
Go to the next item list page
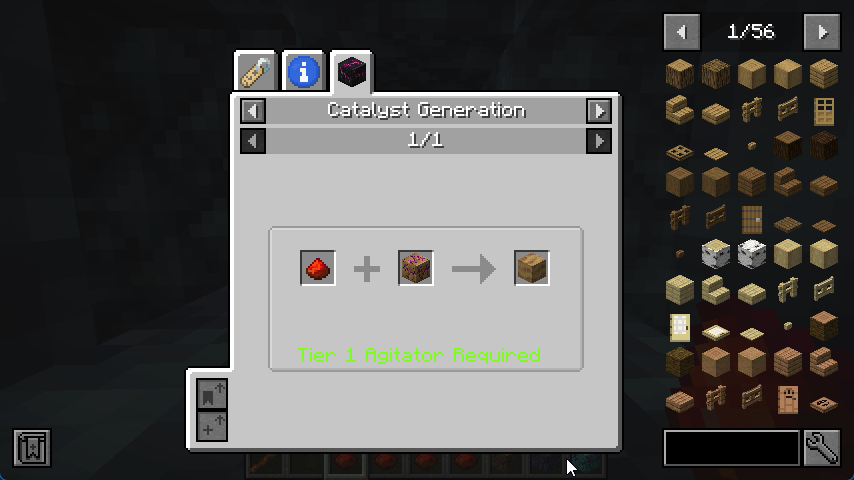822,32
